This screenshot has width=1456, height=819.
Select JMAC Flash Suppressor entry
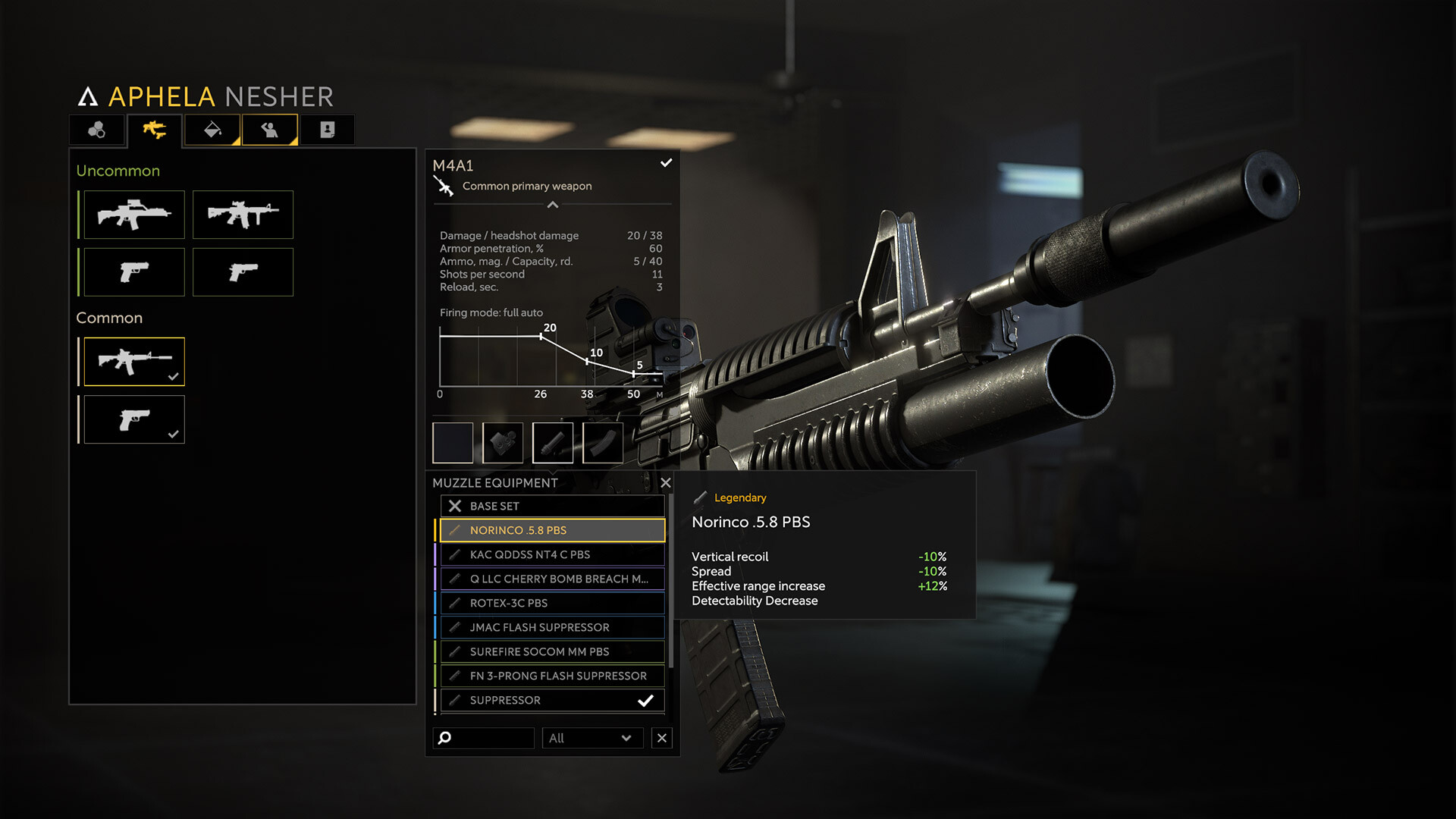point(551,627)
